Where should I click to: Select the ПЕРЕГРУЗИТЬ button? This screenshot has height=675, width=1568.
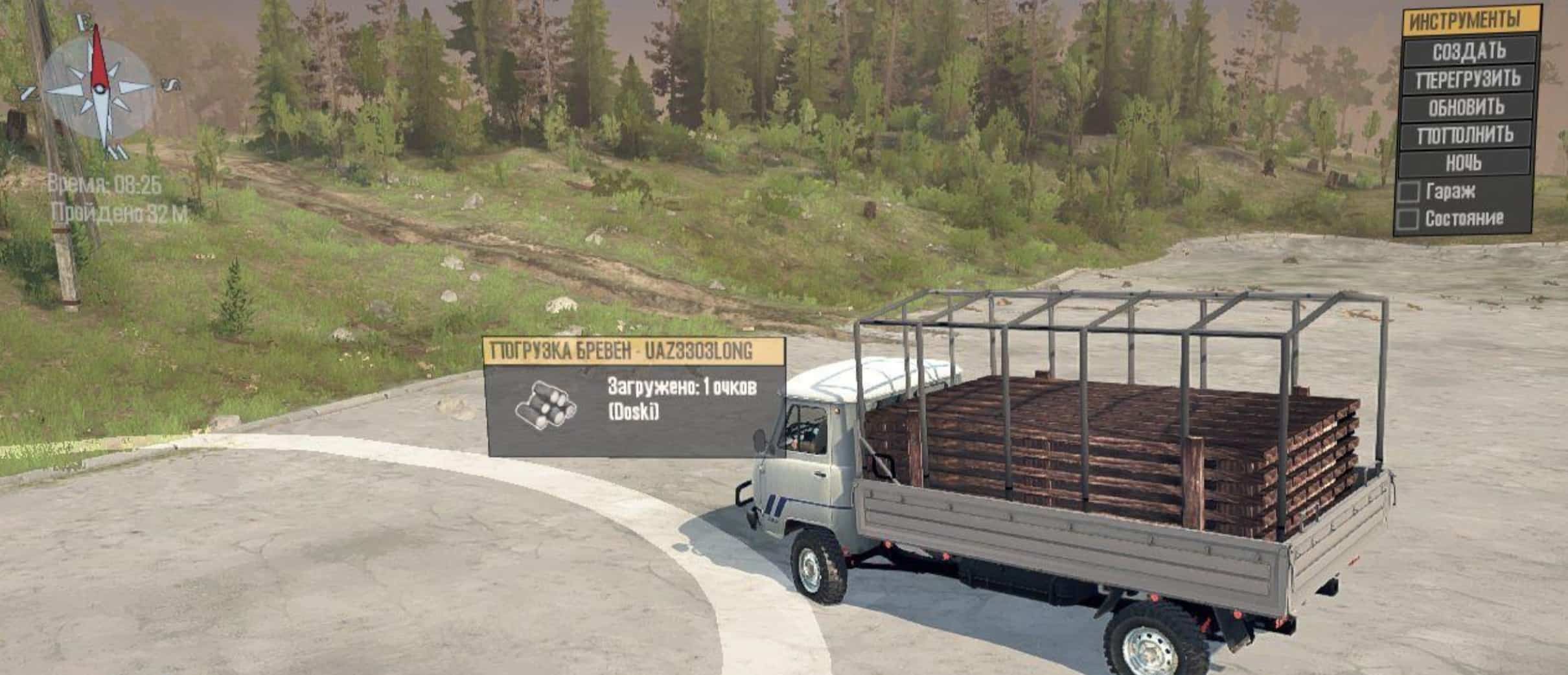1469,79
